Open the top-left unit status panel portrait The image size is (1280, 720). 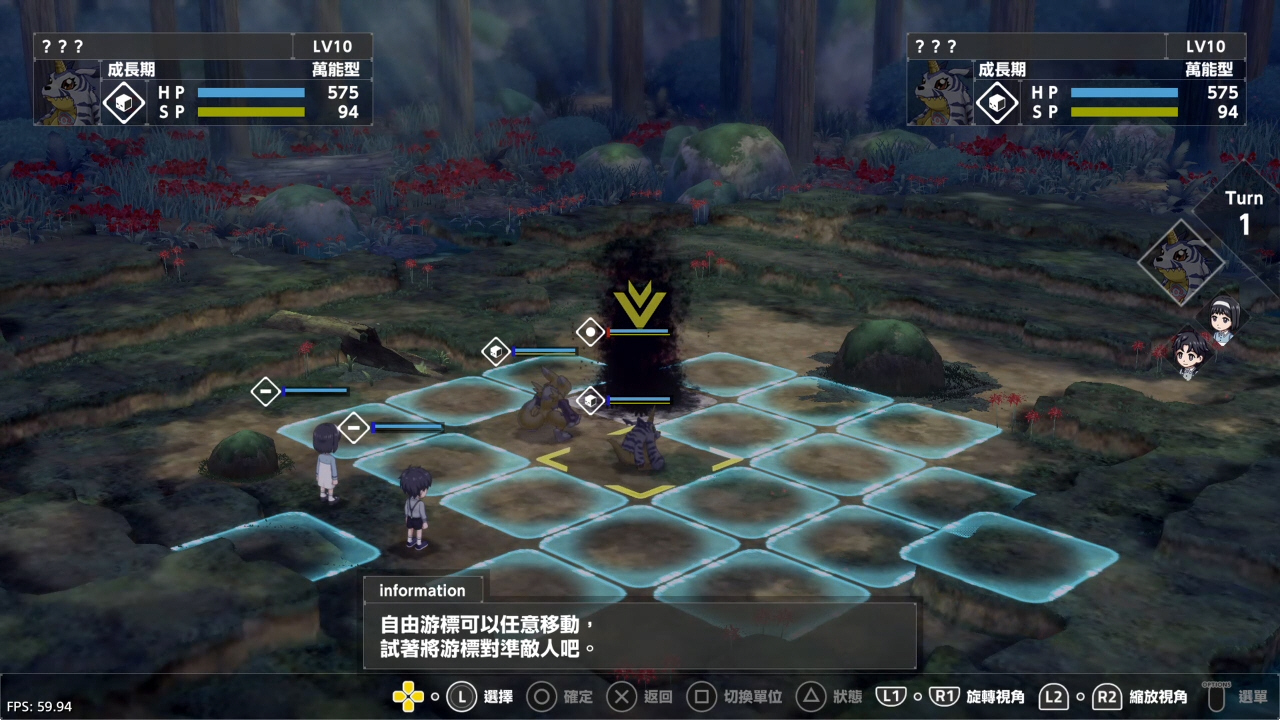[68, 93]
